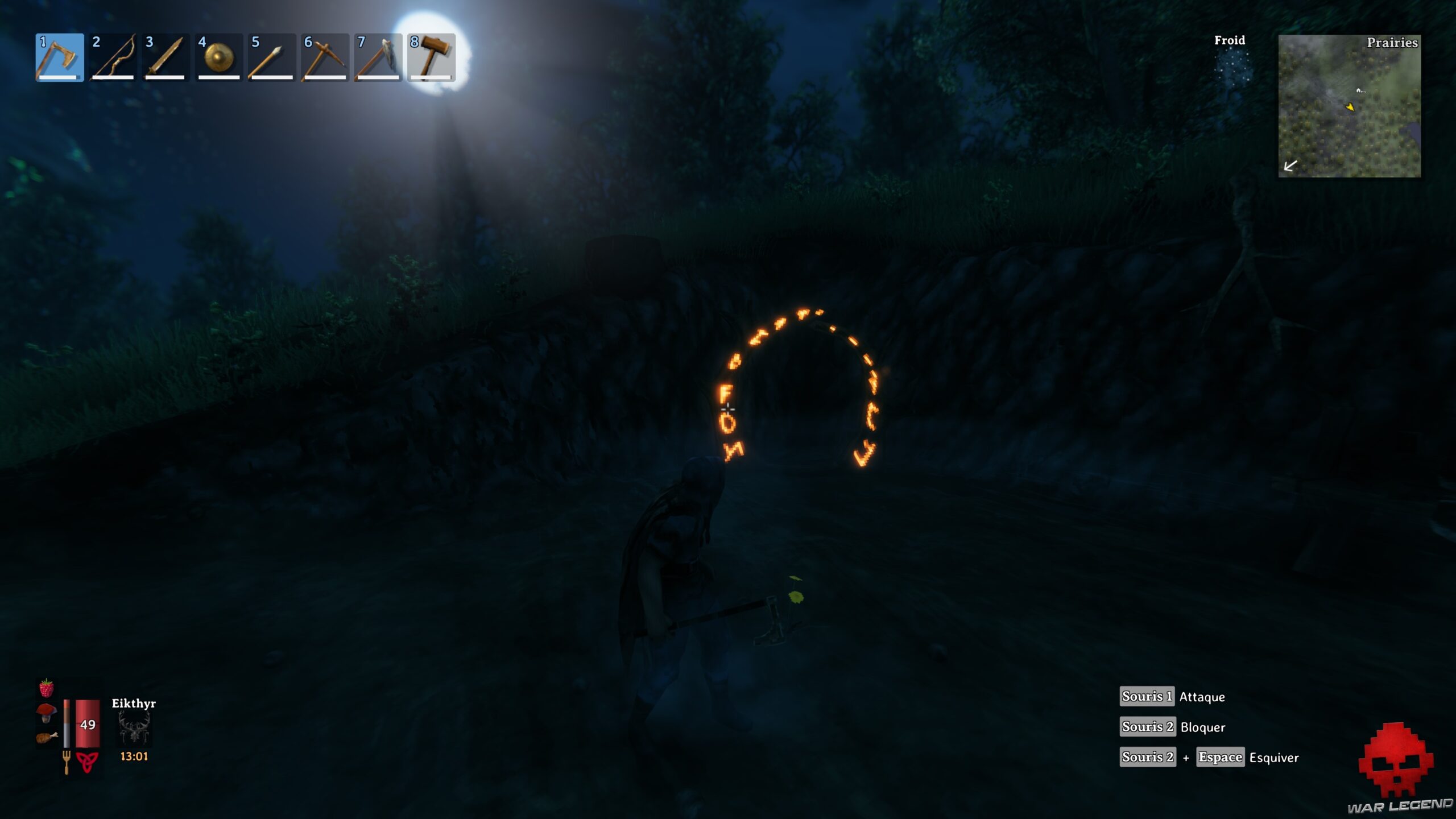
Task: Equip the pickaxe in hotbar slot 6
Action: 325,57
